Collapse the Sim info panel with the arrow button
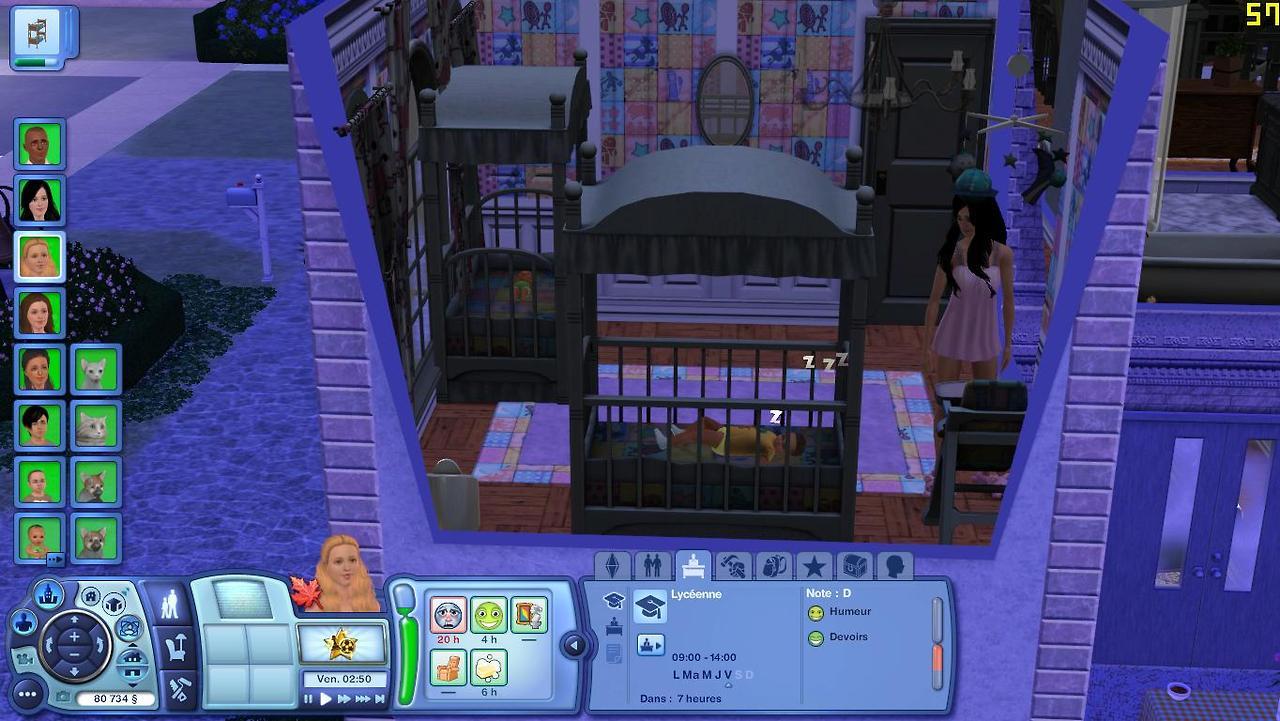The height and width of the screenshot is (721, 1280). tap(574, 646)
